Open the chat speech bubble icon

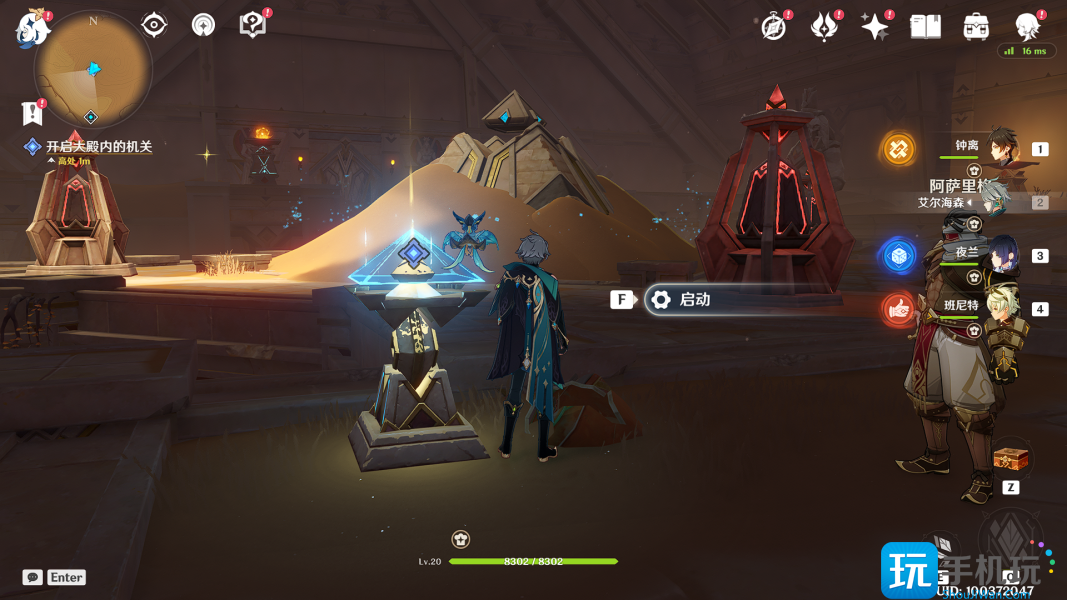[x=33, y=577]
